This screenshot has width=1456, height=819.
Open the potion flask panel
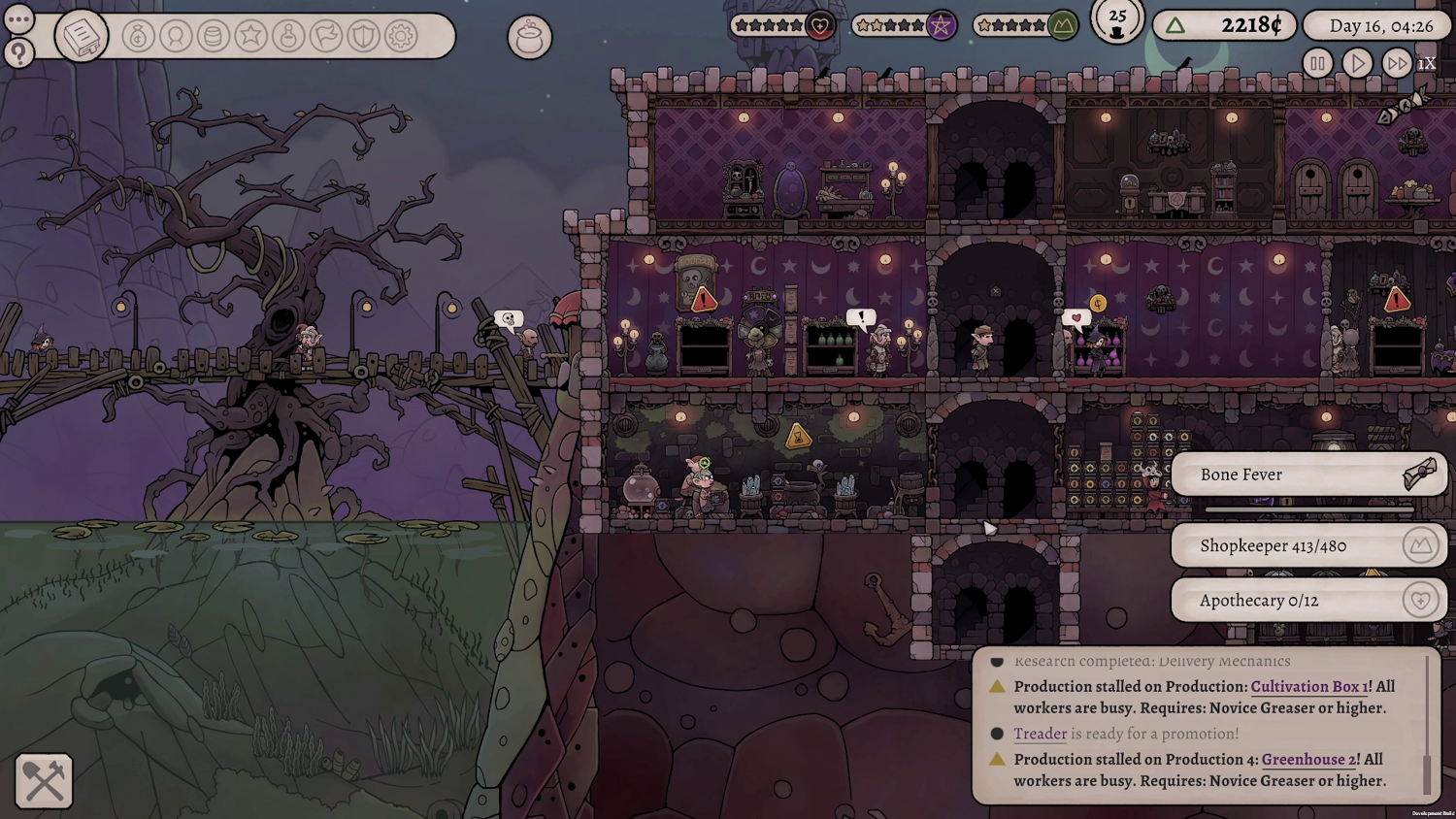tap(288, 37)
